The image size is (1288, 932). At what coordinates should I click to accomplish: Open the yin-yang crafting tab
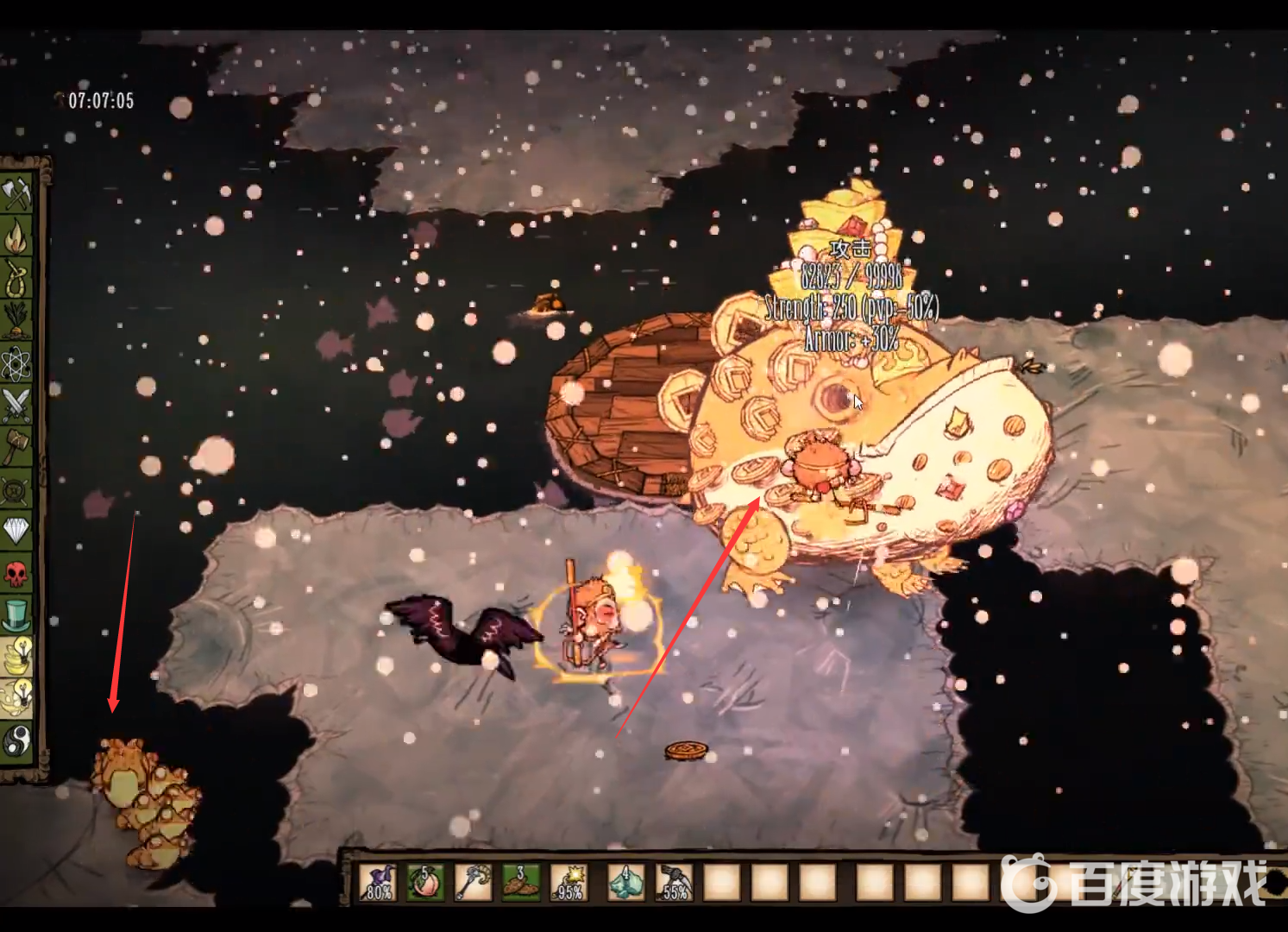coord(16,740)
